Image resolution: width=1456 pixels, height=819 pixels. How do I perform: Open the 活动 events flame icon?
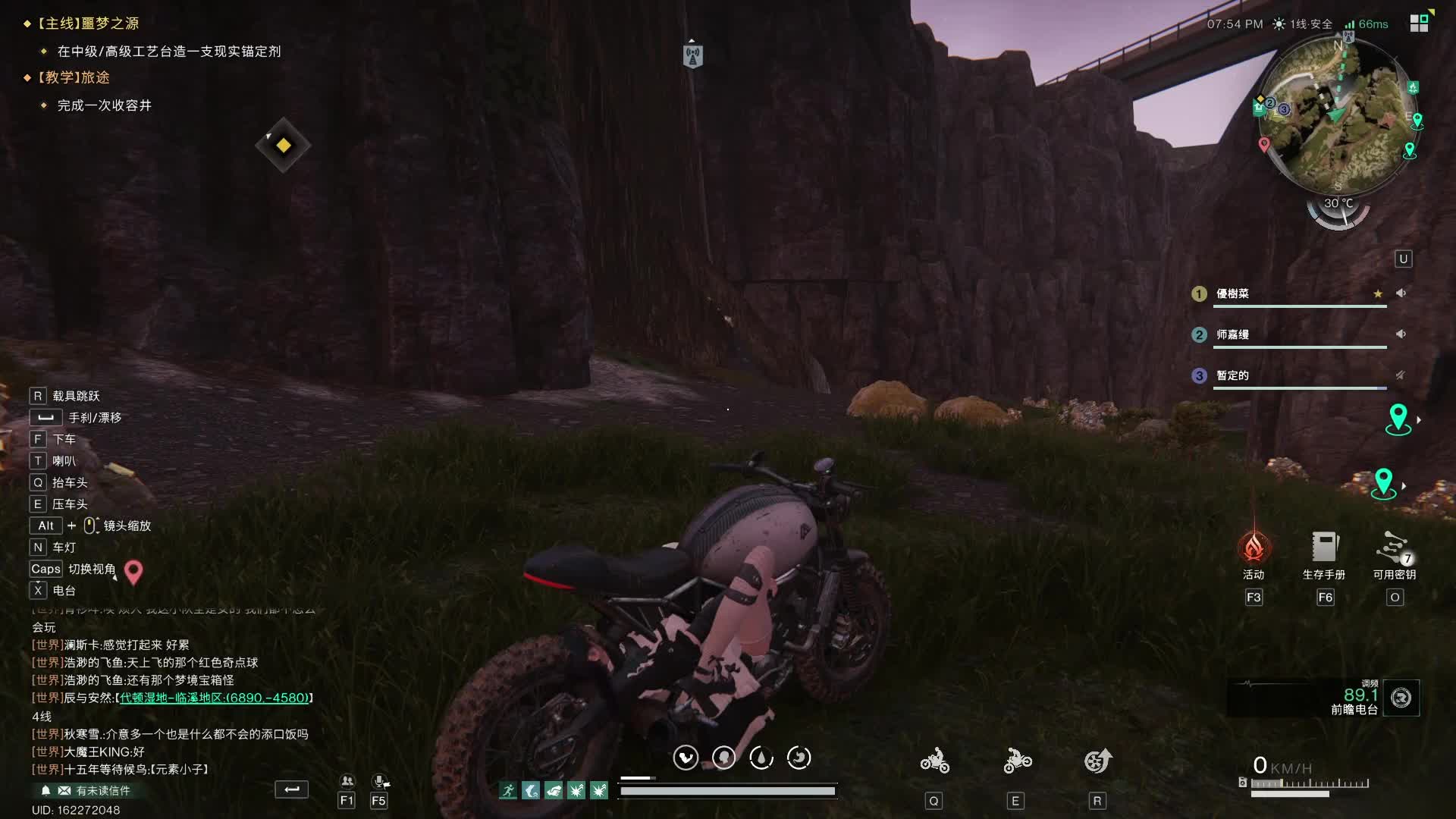pyautogui.click(x=1254, y=548)
